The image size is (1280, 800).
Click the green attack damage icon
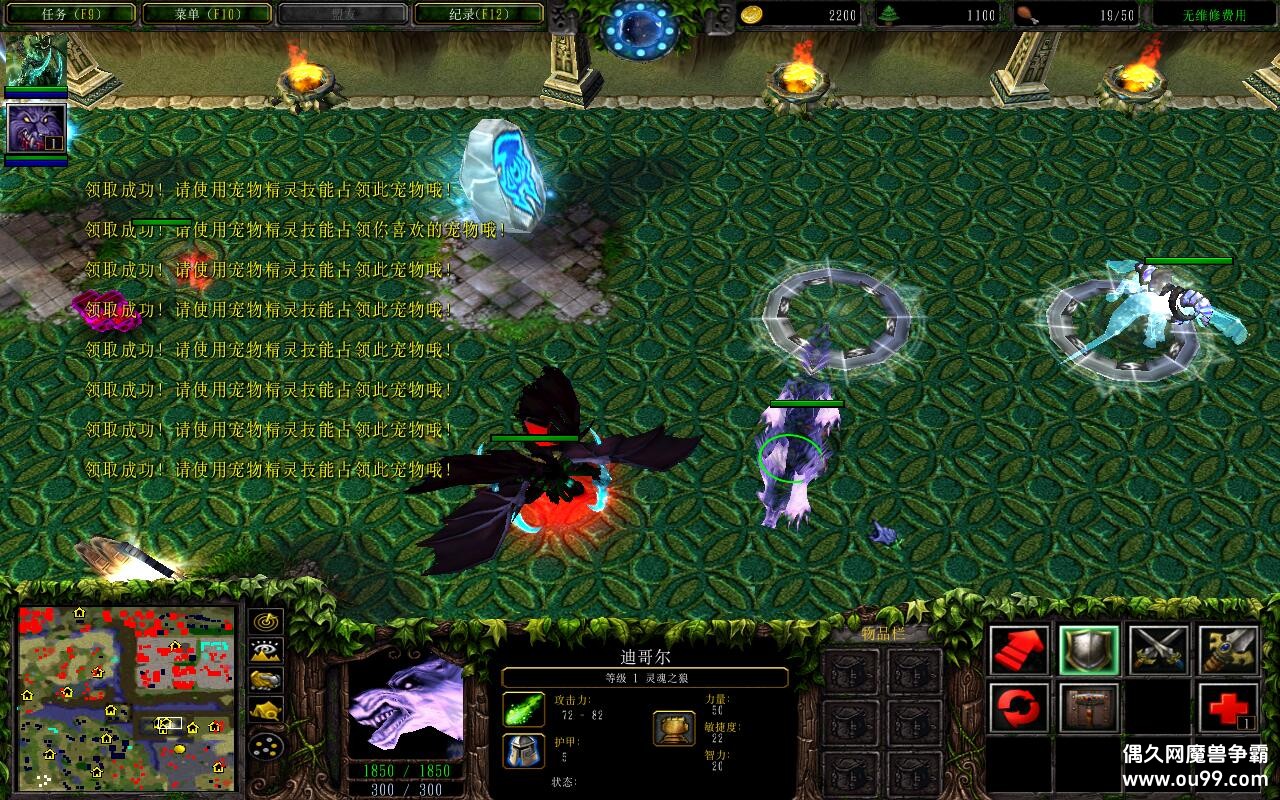[523, 709]
